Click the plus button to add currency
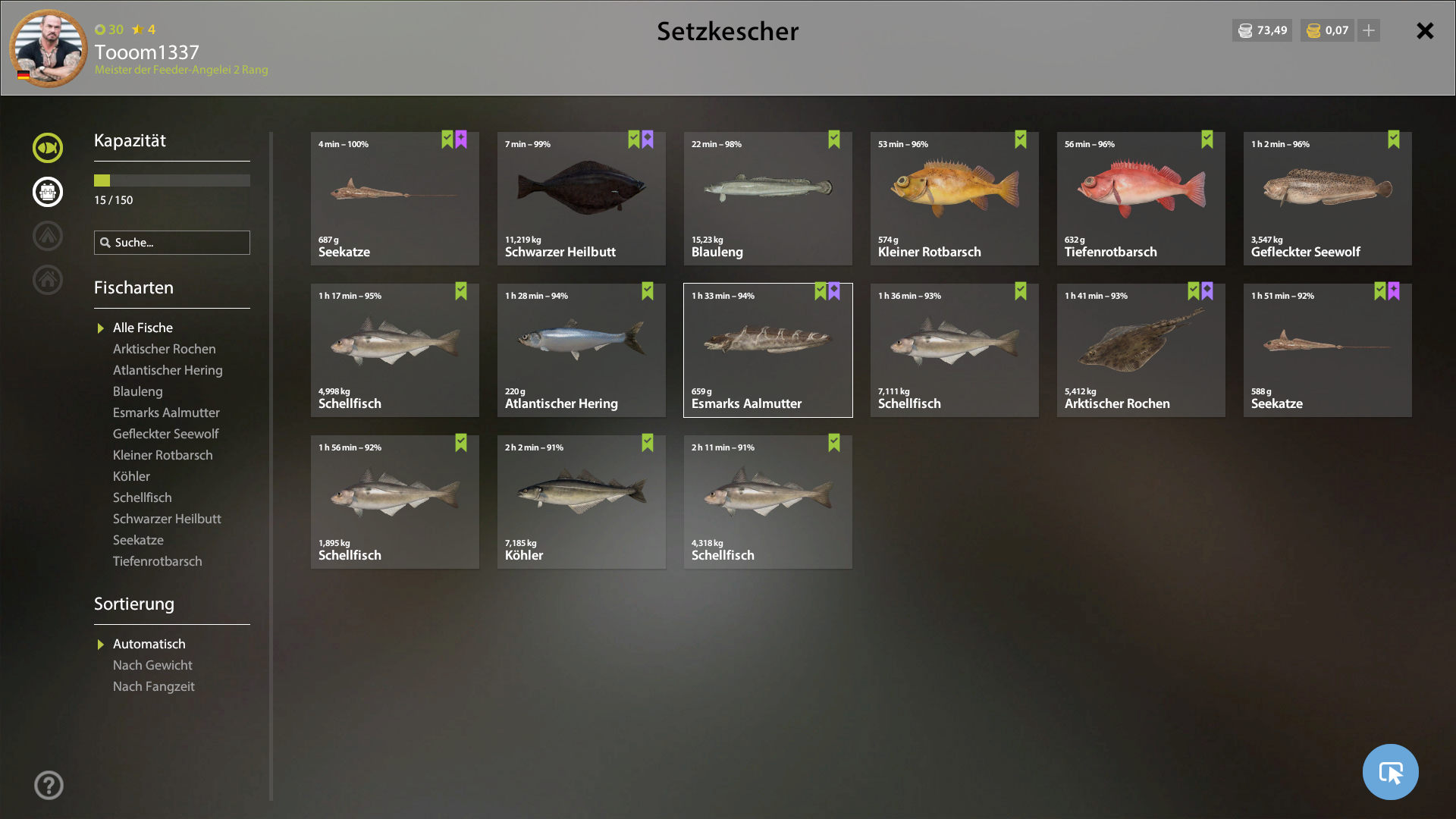 pos(1369,30)
